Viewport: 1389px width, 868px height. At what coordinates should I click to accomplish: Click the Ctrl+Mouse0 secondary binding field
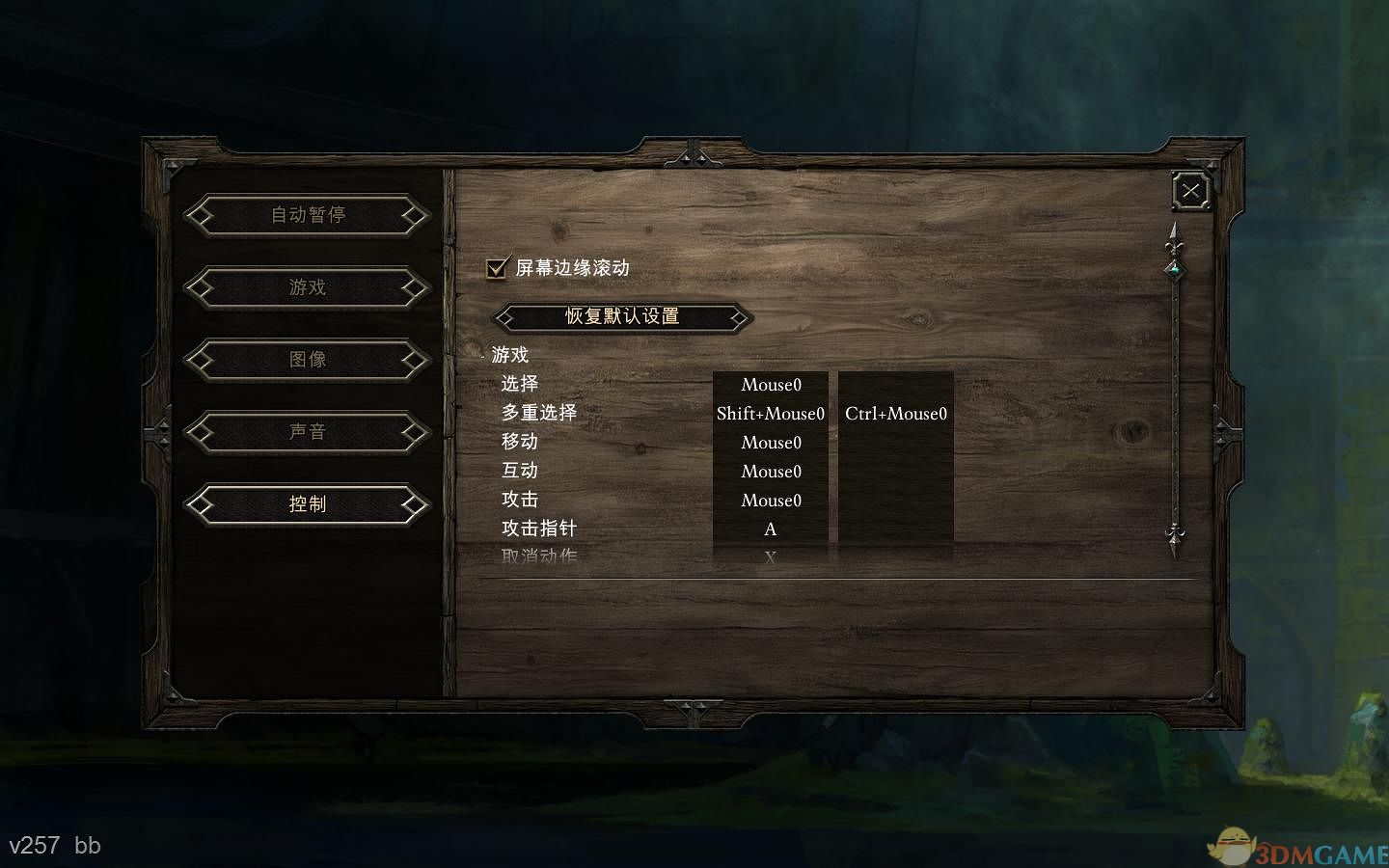point(895,413)
